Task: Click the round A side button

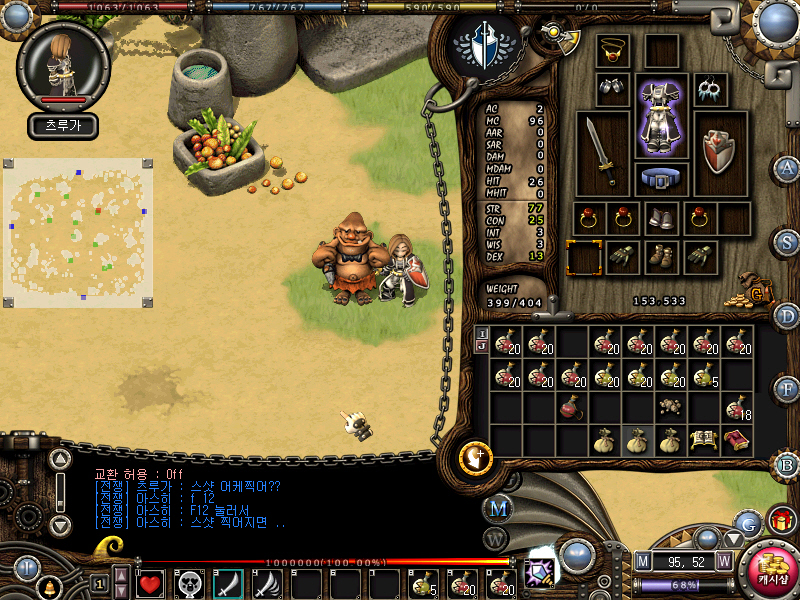Action: pyautogui.click(x=787, y=169)
